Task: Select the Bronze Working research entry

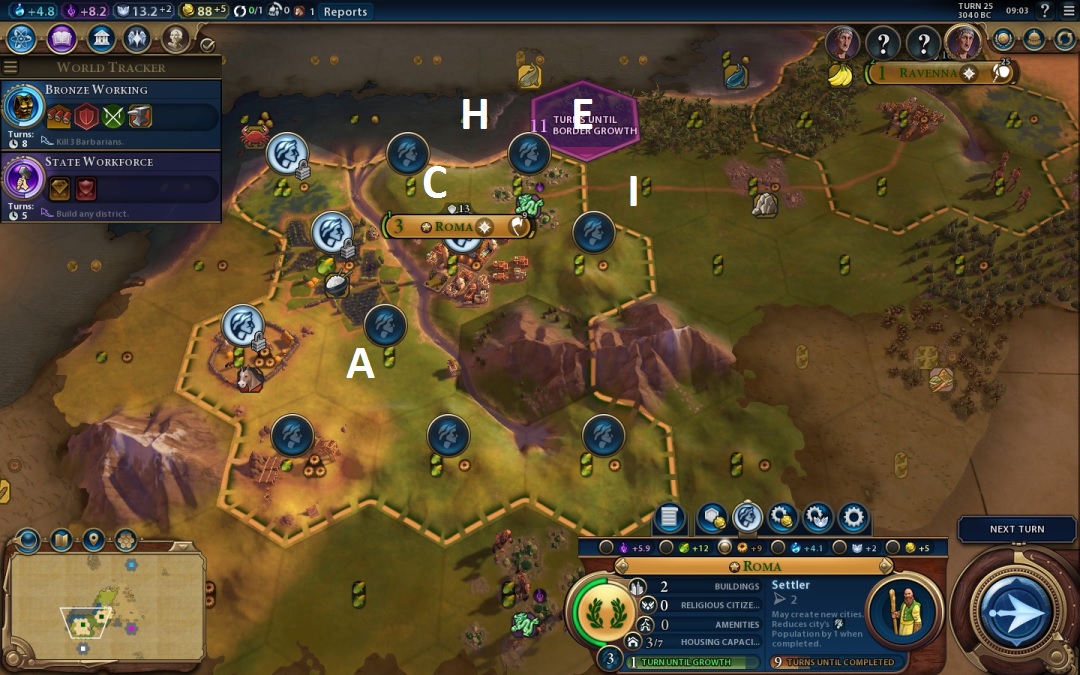Action: tap(110, 108)
